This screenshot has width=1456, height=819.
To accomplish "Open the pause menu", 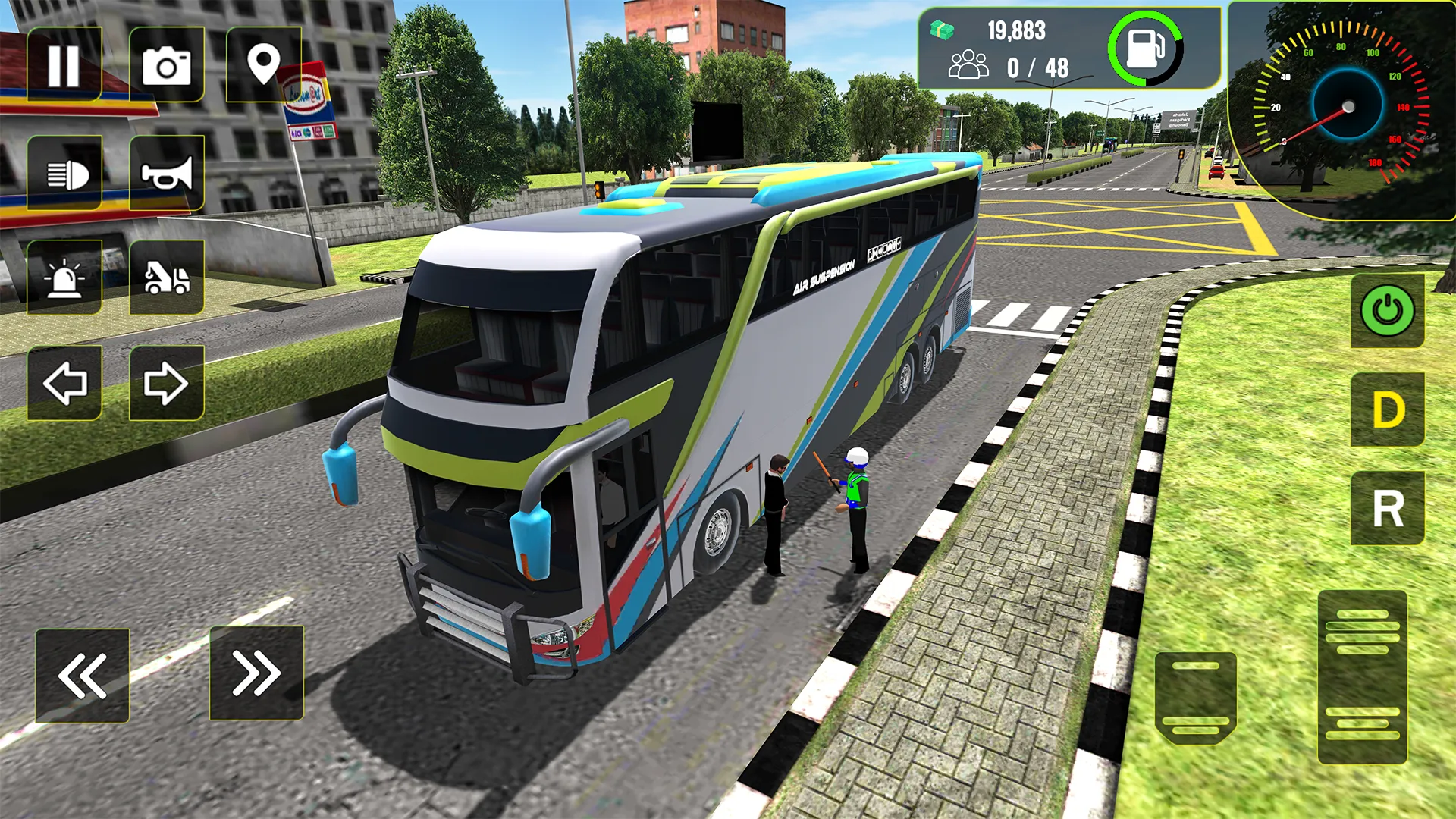I will 64,64.
